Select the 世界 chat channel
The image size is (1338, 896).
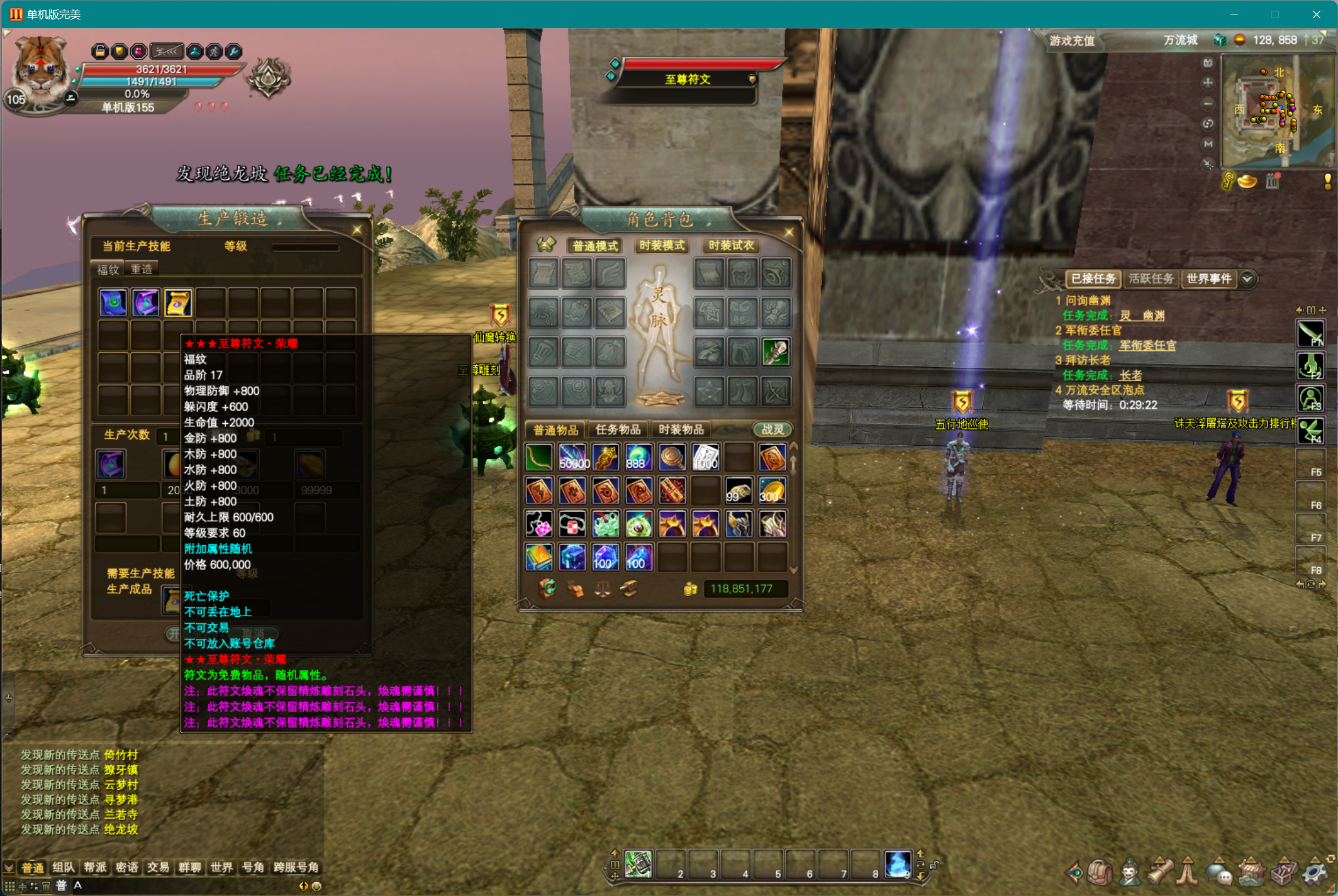[221, 868]
